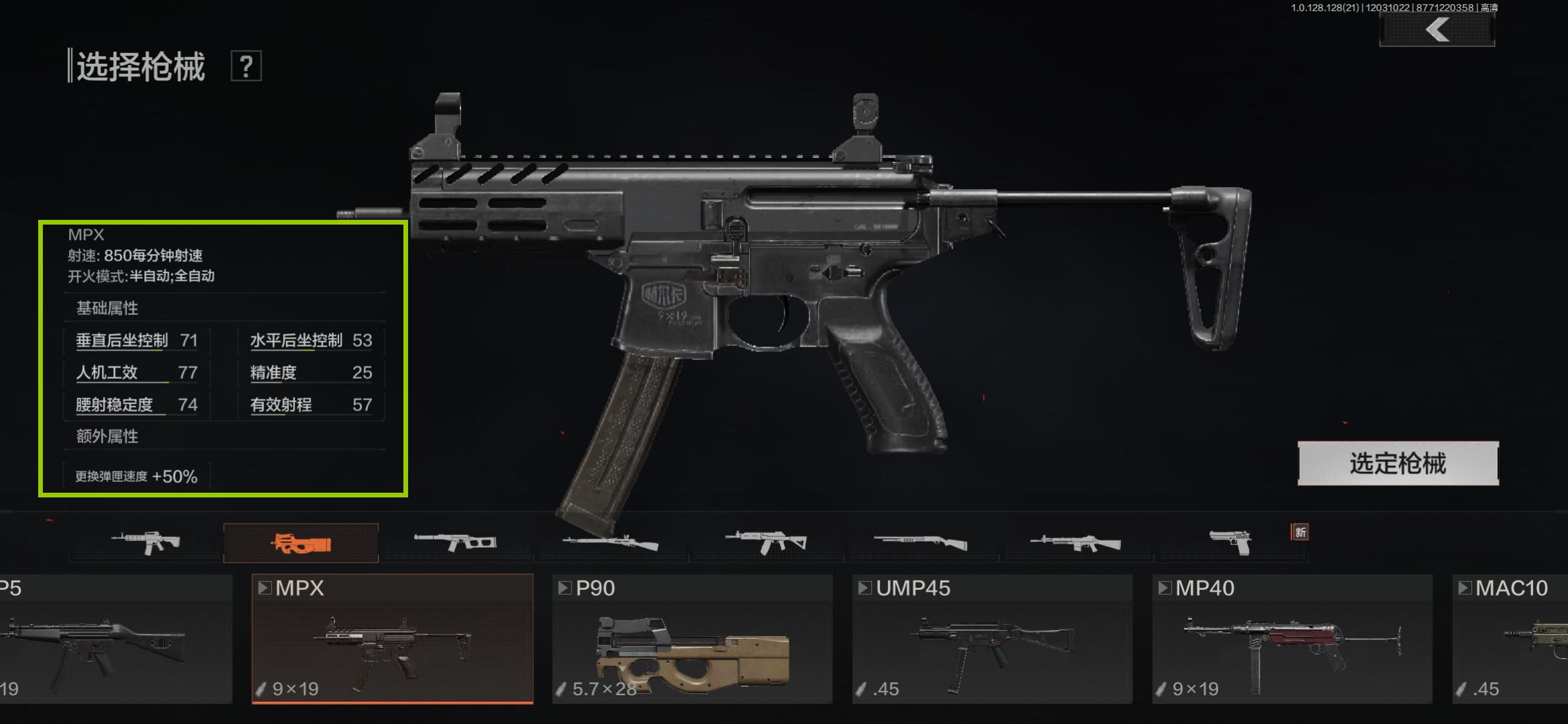Switch to the assault rifle category tab
The image size is (1568, 724).
click(145, 542)
